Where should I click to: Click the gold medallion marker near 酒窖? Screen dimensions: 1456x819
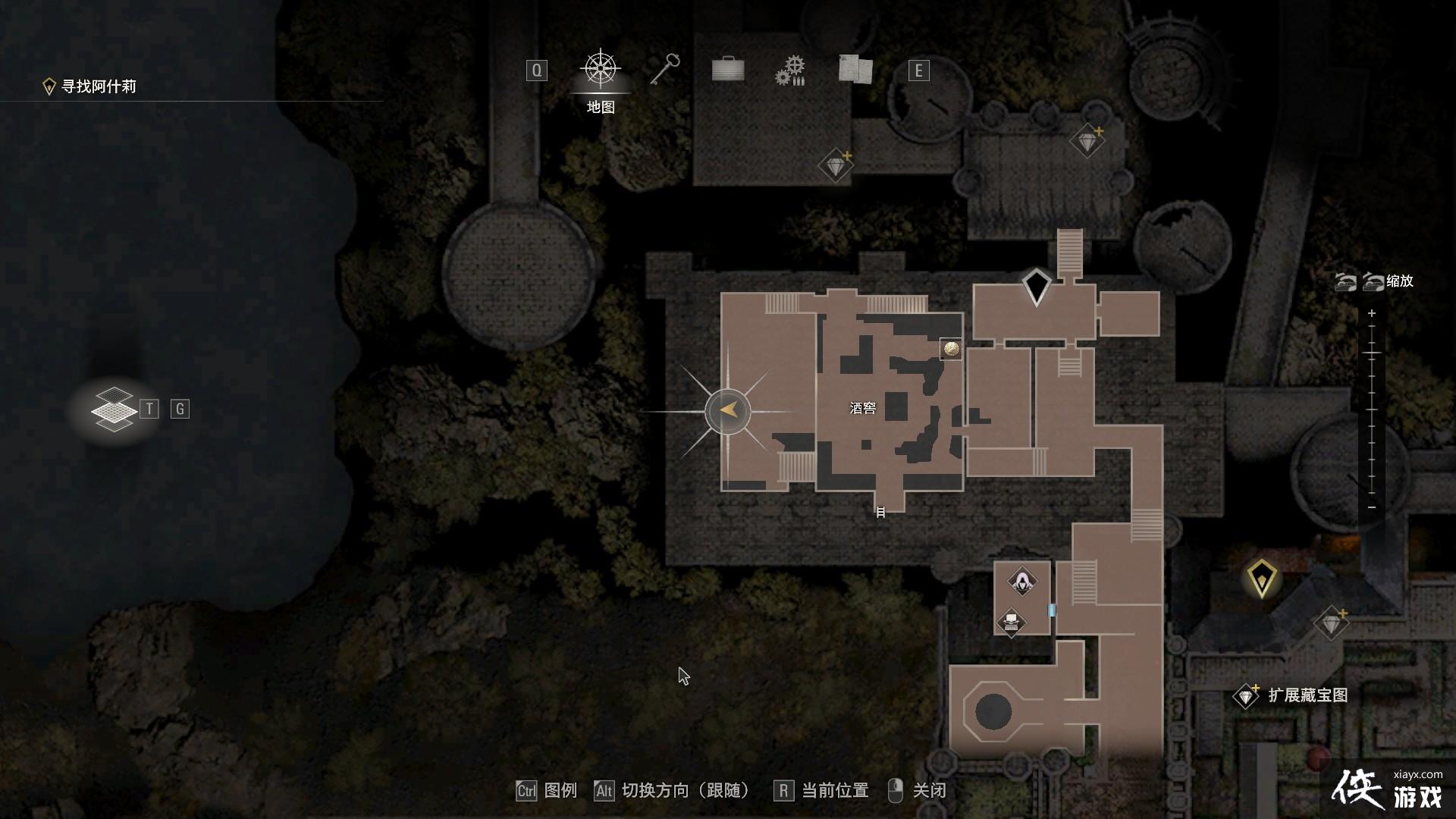click(x=951, y=349)
